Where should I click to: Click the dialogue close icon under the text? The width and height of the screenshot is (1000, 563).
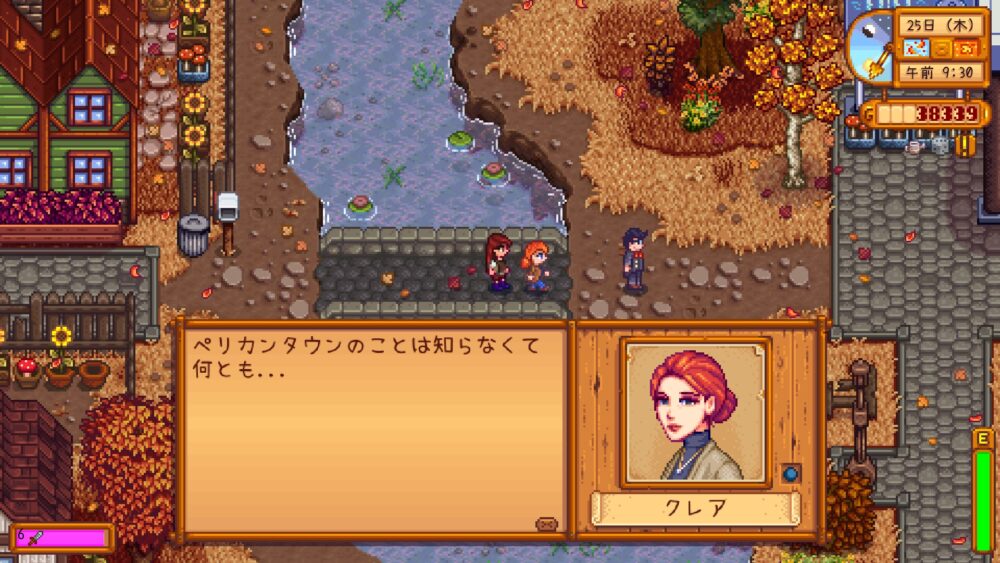pyautogui.click(x=546, y=523)
